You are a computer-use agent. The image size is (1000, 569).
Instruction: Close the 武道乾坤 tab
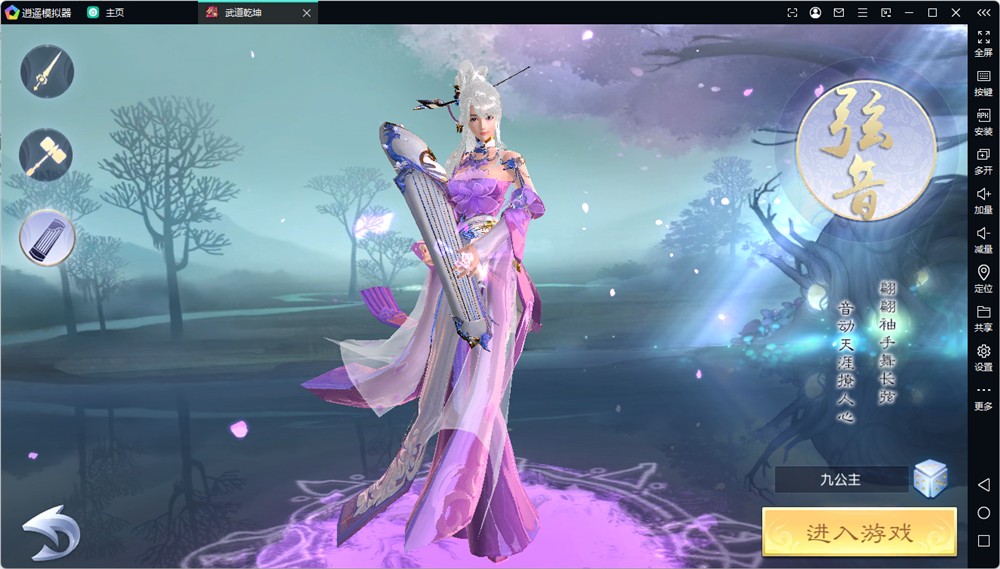click(307, 13)
